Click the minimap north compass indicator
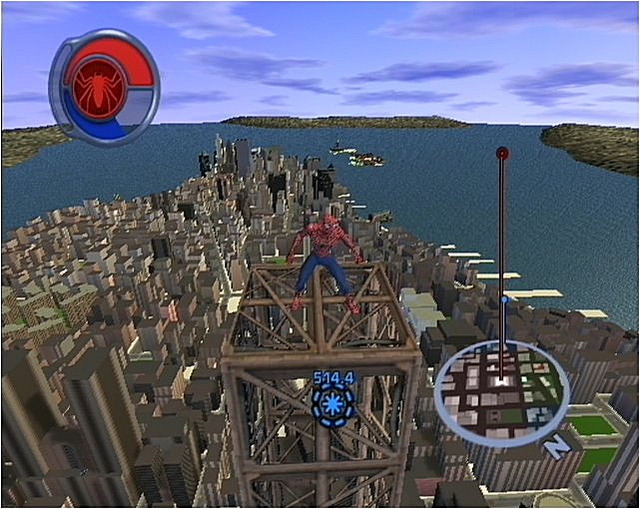This screenshot has height=509, width=640. (556, 447)
